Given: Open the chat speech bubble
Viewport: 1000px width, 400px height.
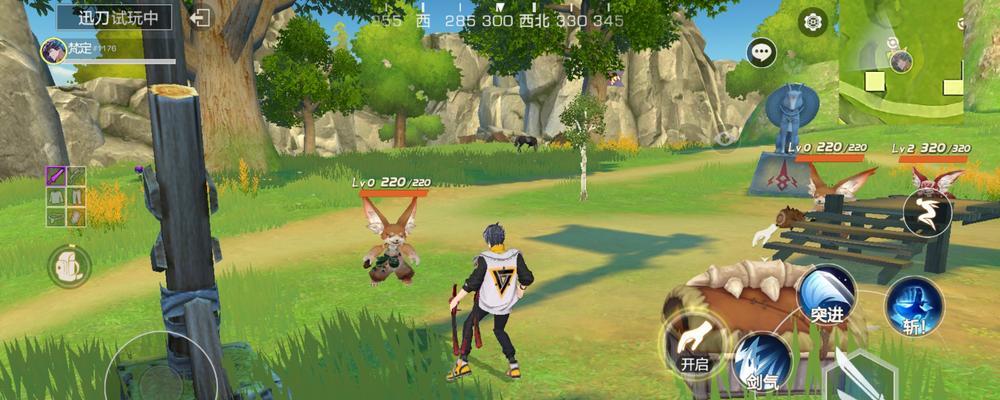Looking at the screenshot, I should click(x=763, y=52).
